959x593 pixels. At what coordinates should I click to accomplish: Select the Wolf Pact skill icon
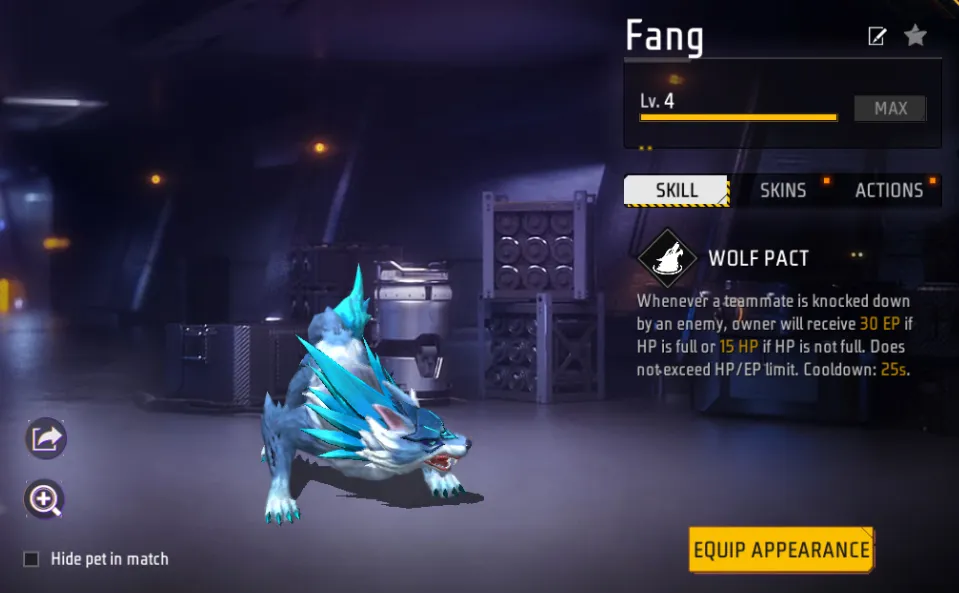(667, 258)
